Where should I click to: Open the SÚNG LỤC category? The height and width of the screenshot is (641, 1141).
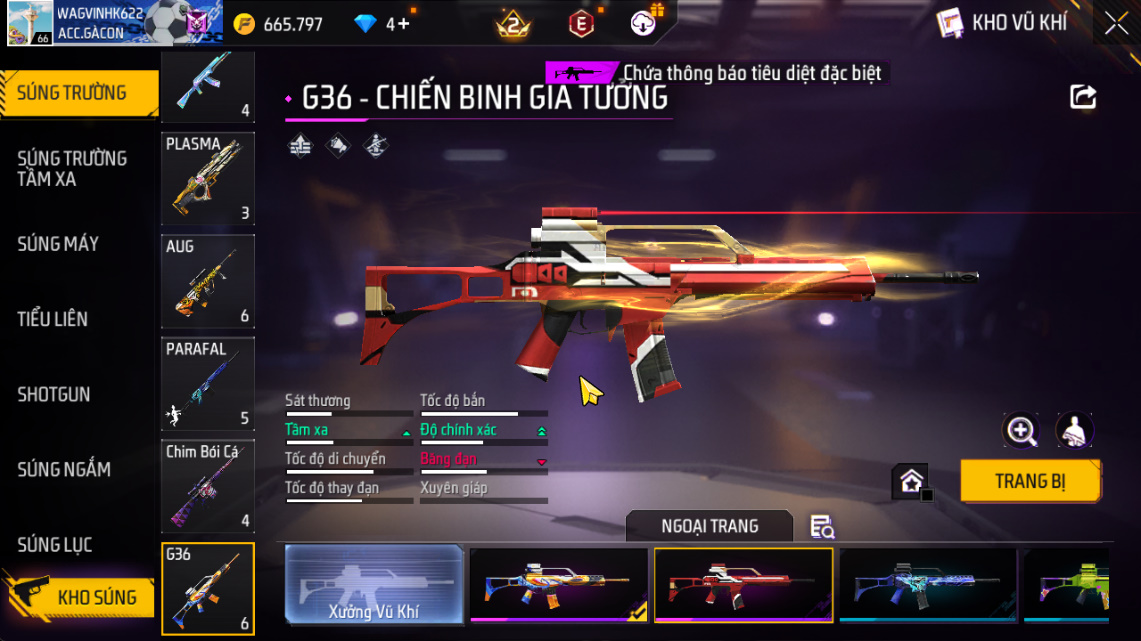tap(55, 544)
